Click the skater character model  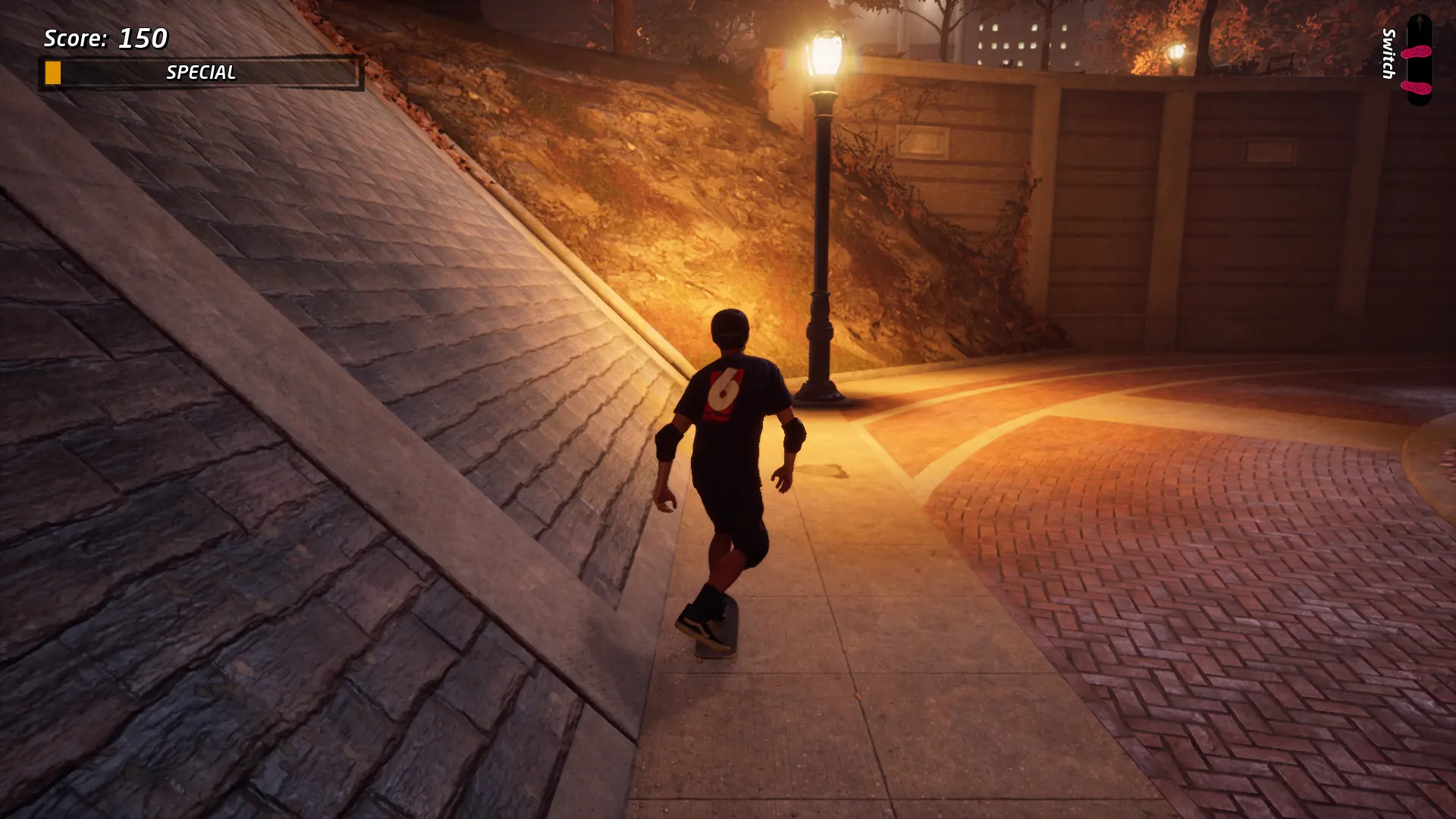[x=728, y=455]
